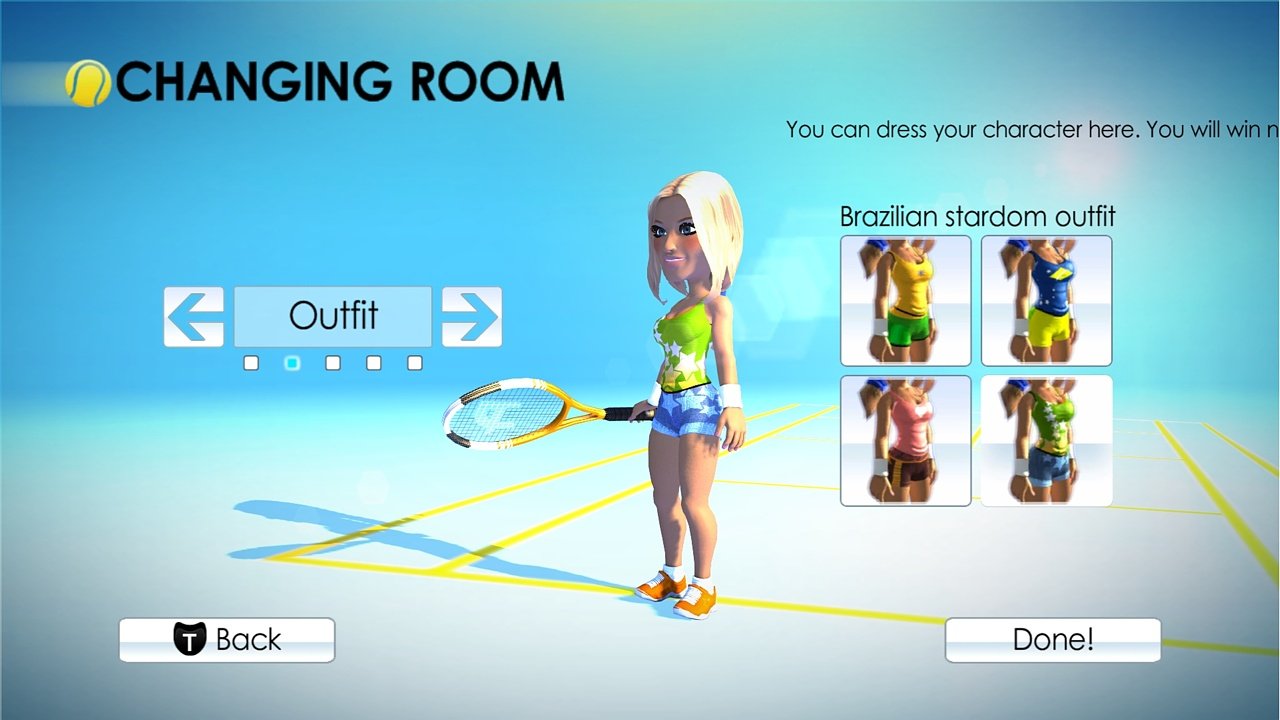Click the right arrow to browse next category
The width and height of the screenshot is (1280, 720).
click(472, 316)
